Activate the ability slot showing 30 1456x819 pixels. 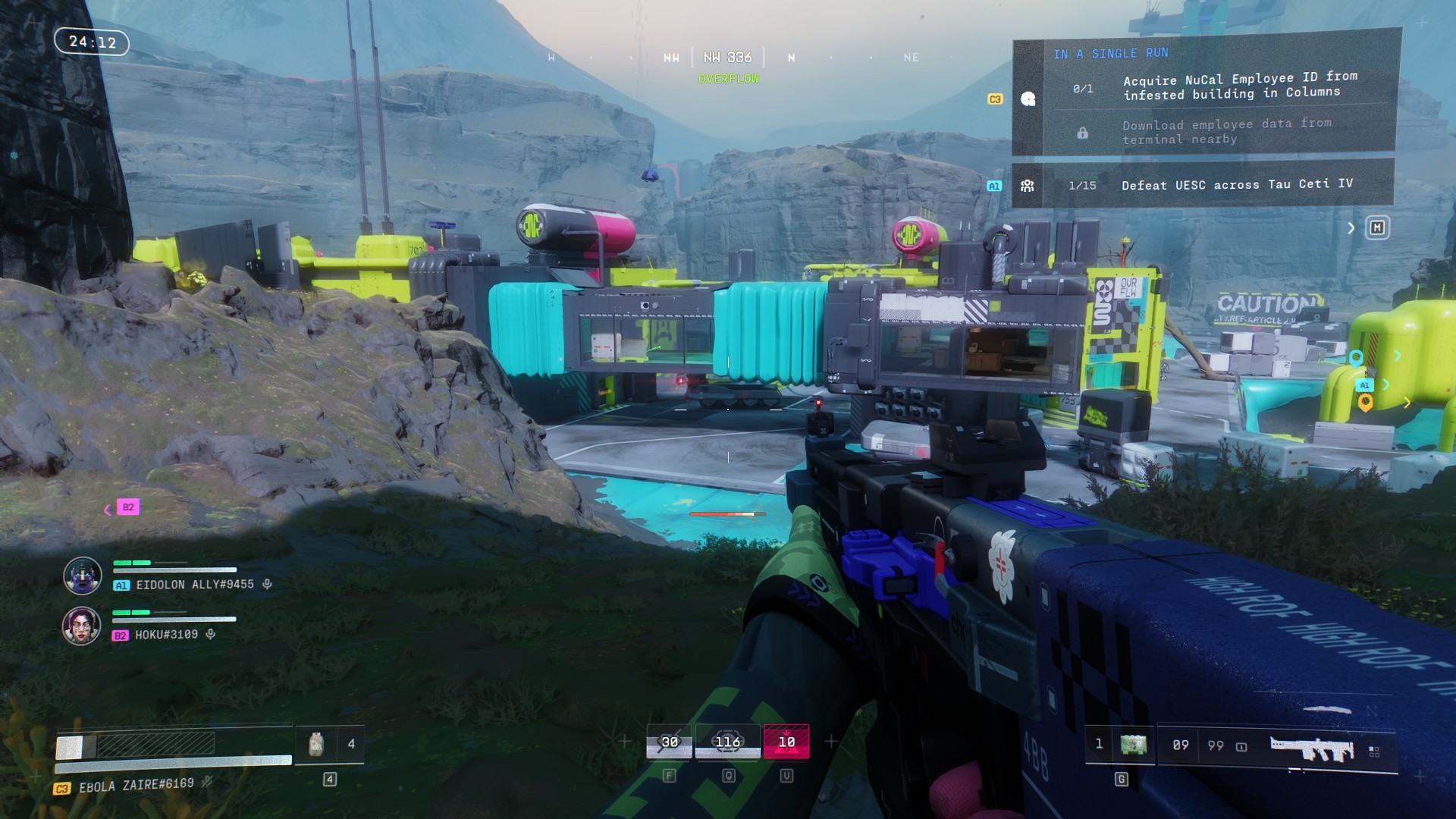pos(669,742)
